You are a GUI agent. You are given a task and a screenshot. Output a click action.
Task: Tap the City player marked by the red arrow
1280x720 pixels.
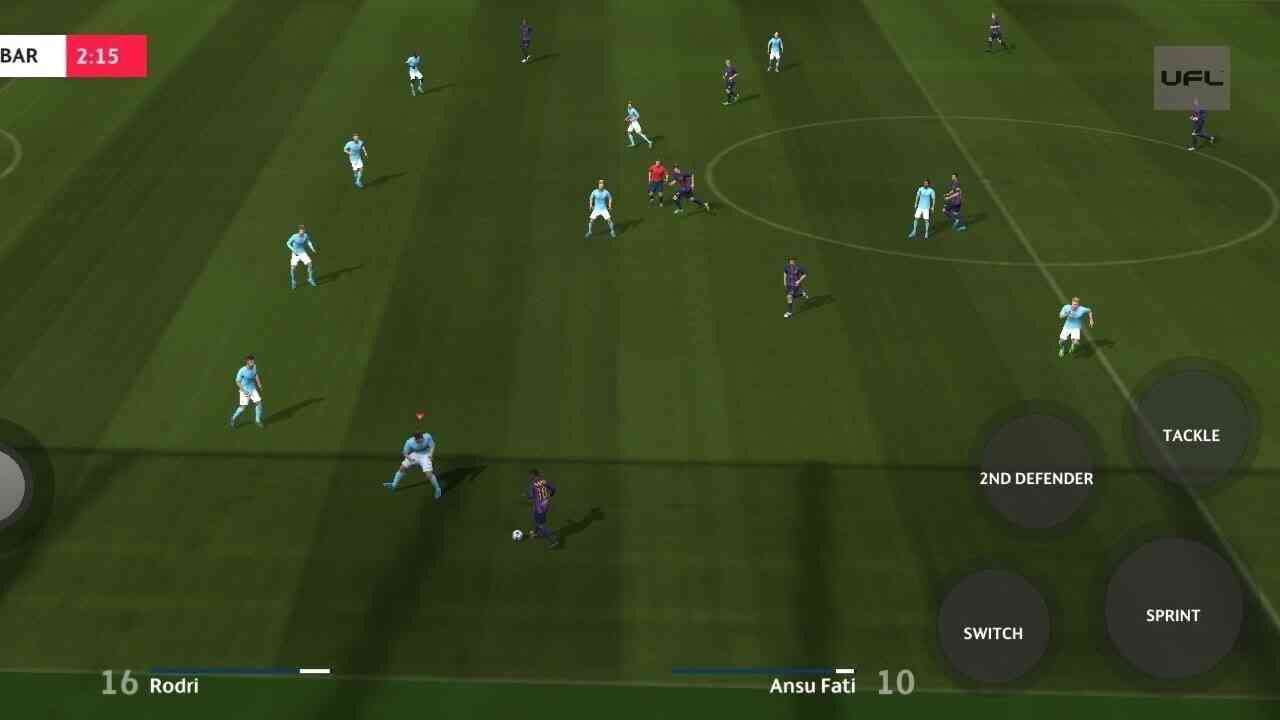point(420,460)
